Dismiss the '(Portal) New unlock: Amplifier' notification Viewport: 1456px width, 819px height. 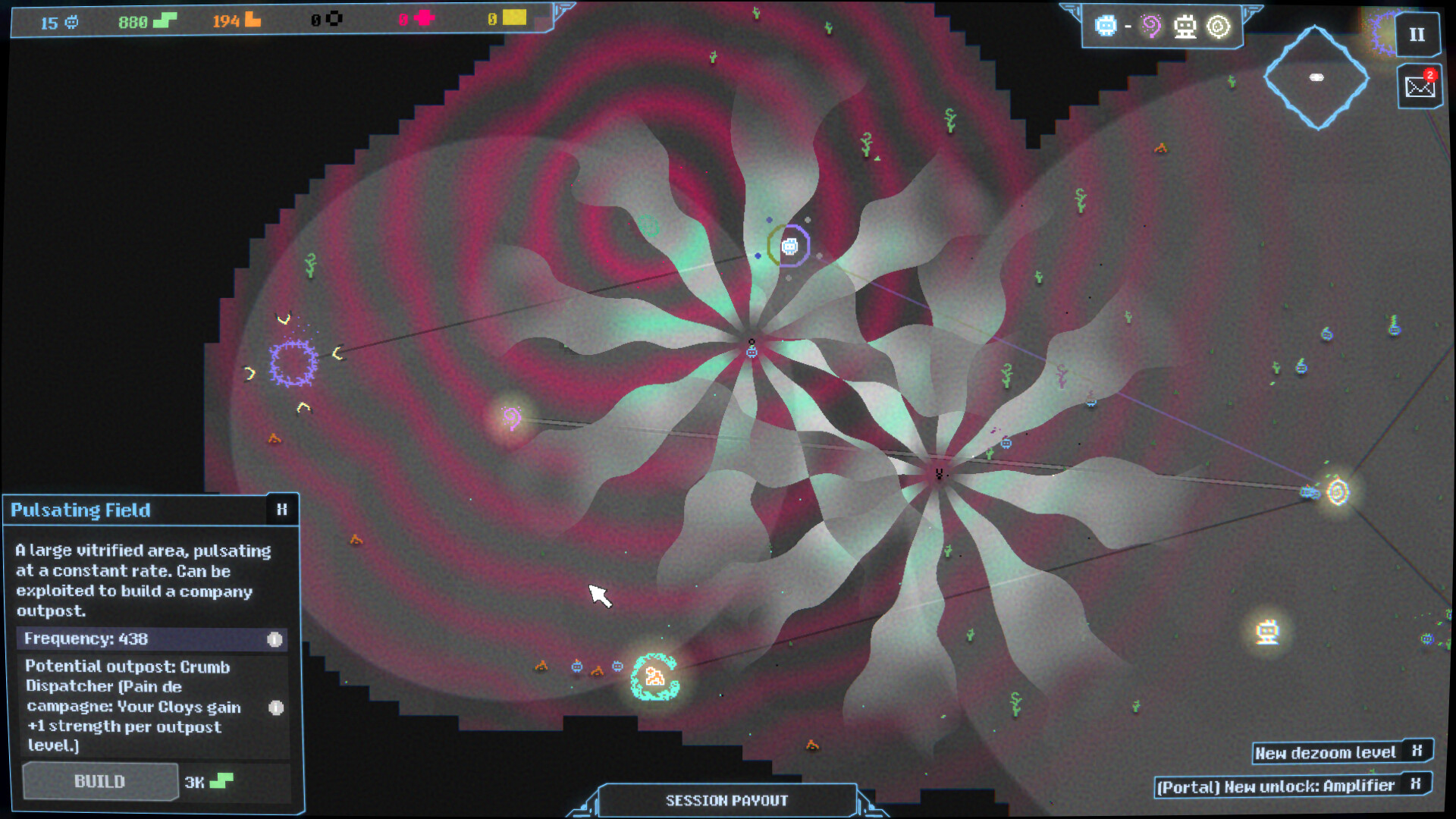1417,785
